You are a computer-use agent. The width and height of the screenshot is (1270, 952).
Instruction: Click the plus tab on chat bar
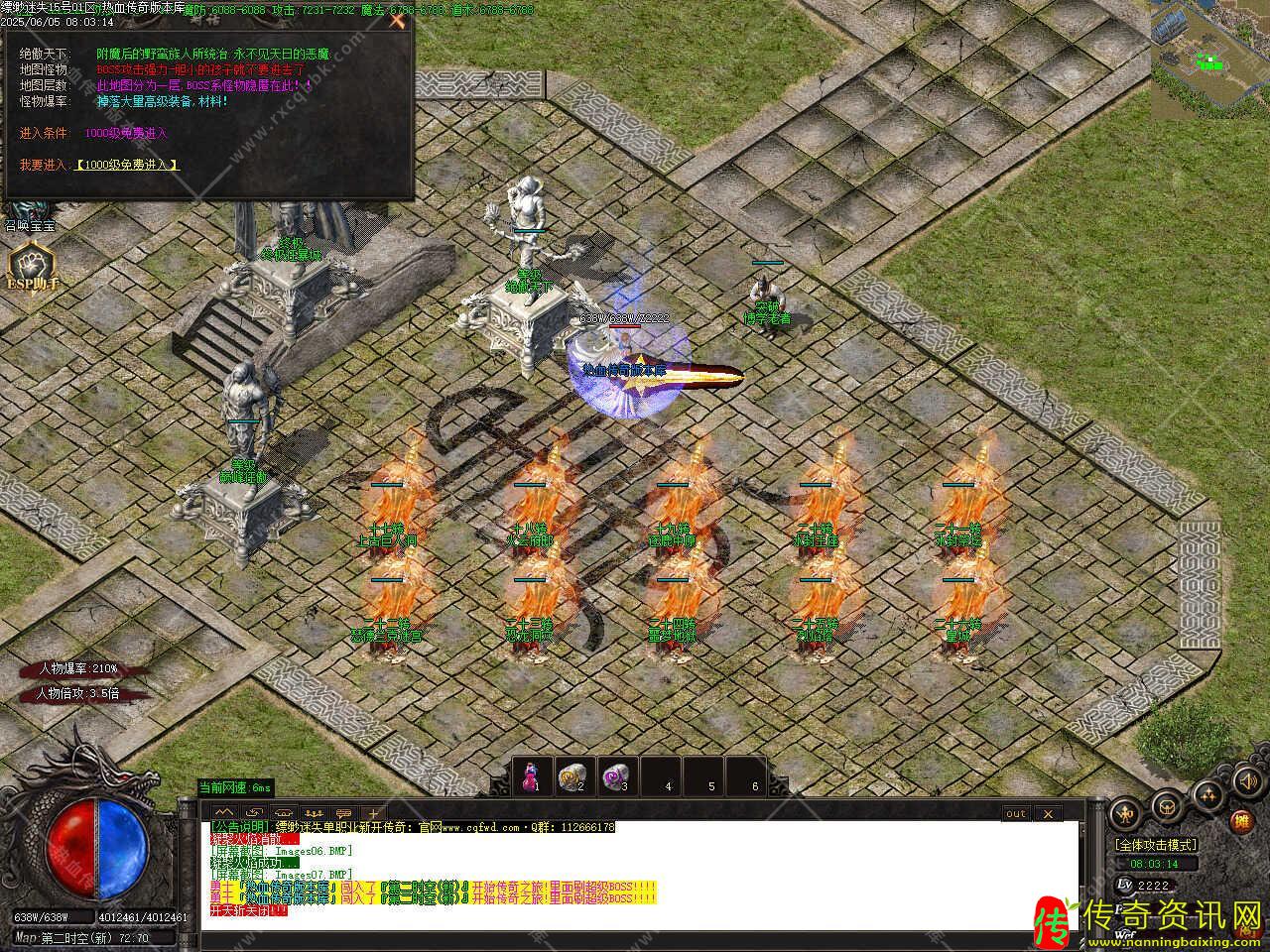click(374, 813)
